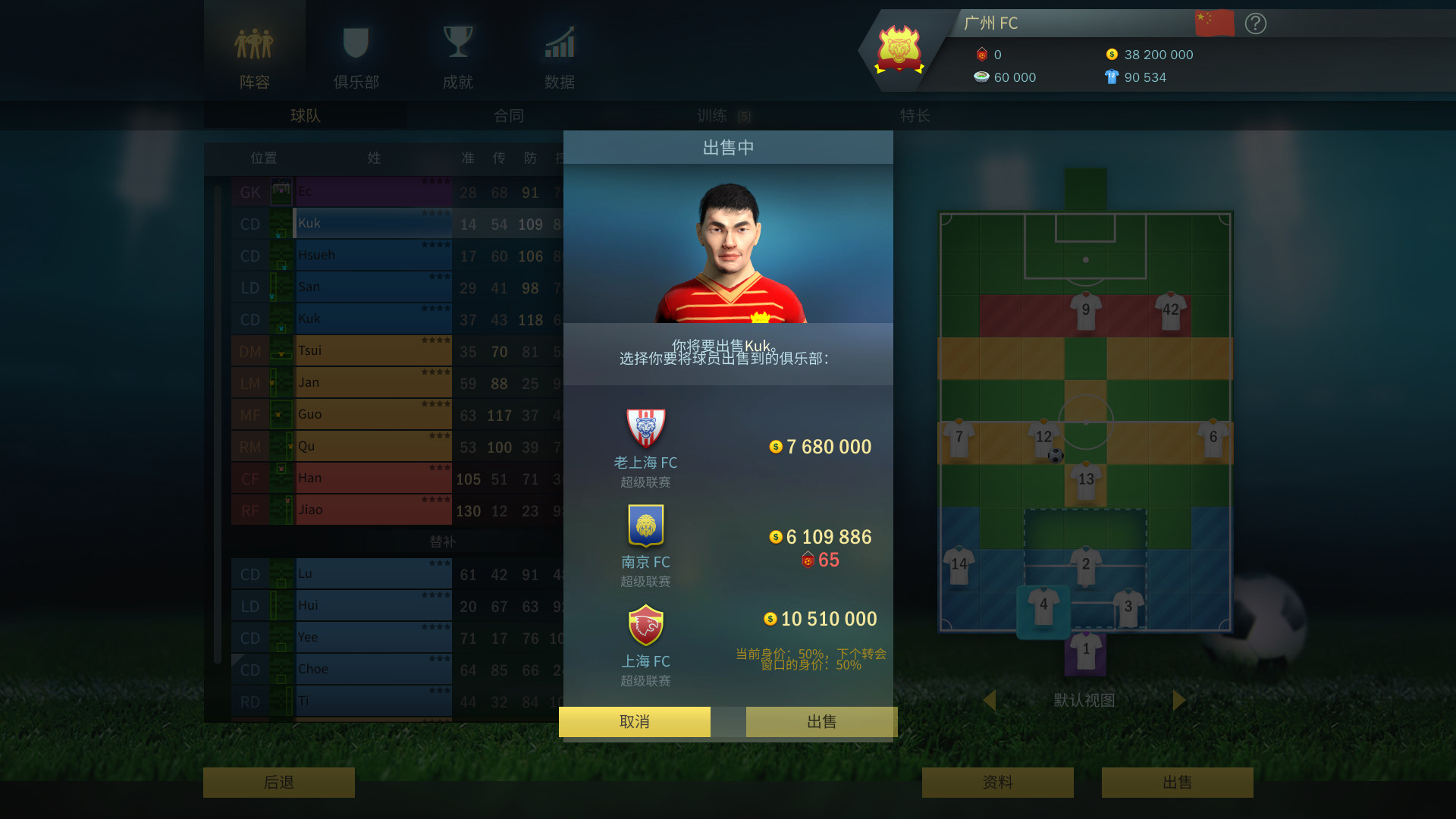Click the Chinese flag icon
Viewport: 1456px width, 819px height.
tap(1214, 23)
